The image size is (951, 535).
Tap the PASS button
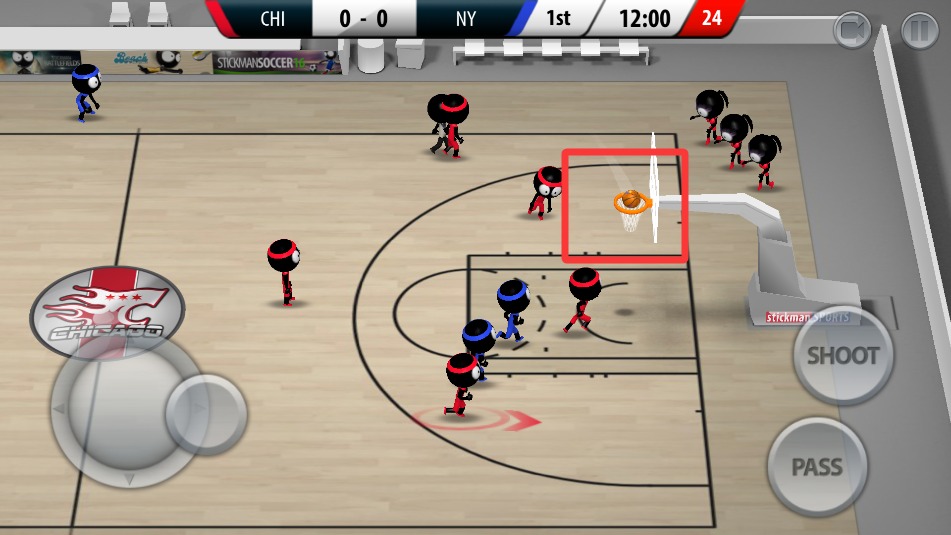[817, 467]
